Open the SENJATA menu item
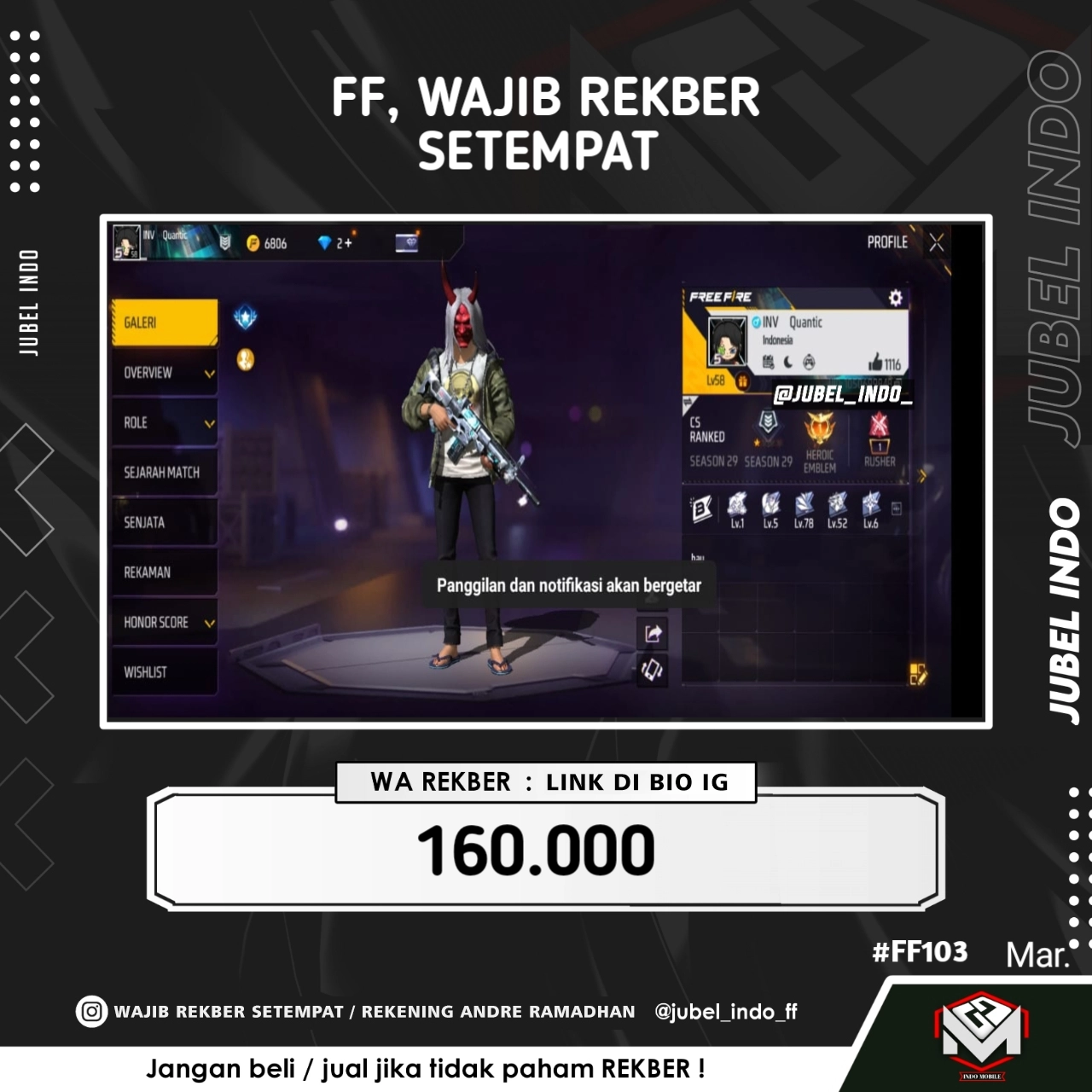The height and width of the screenshot is (1092, 1092). pyautogui.click(x=164, y=522)
